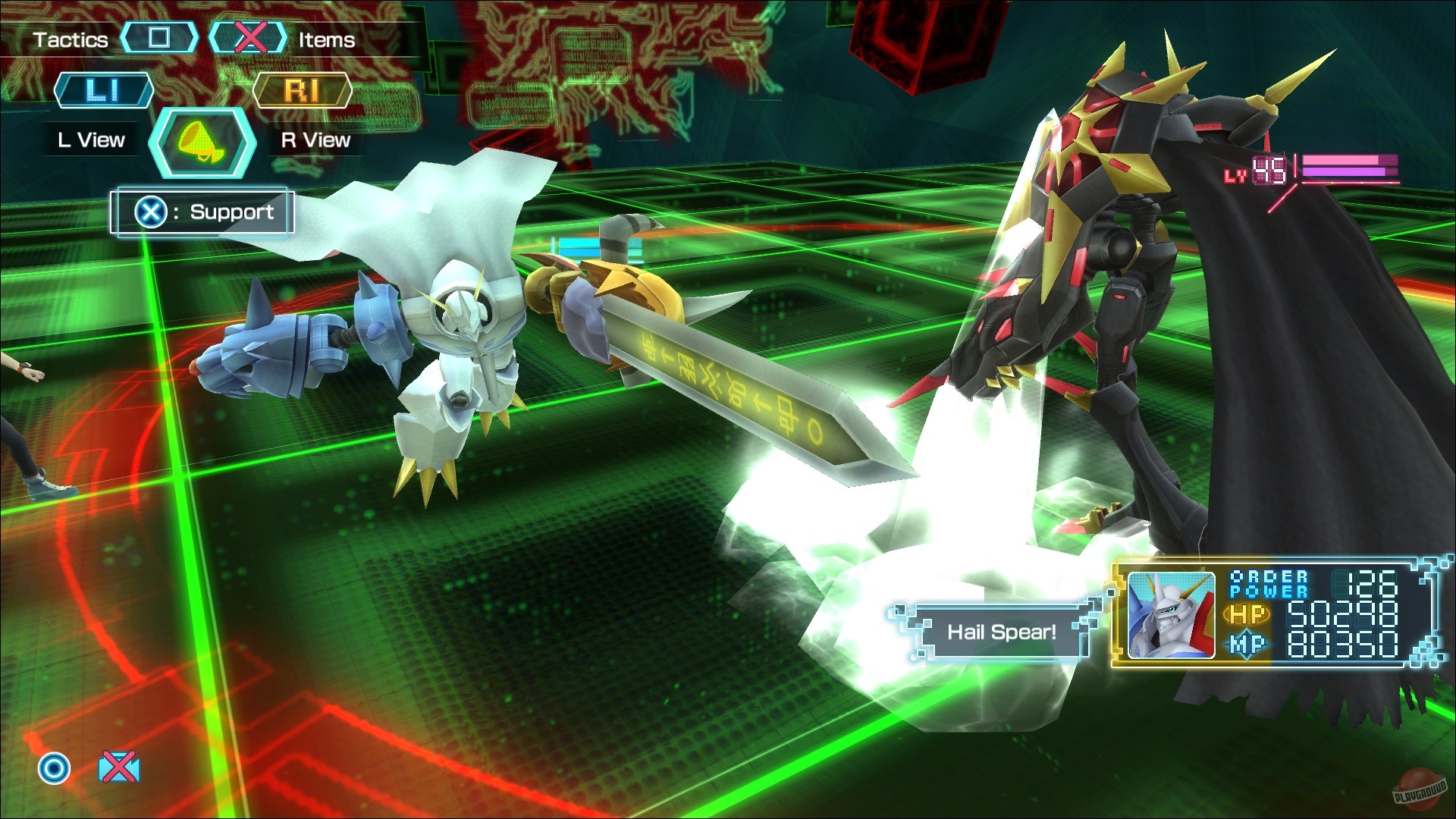
Task: Select the L1 shoulder button icon
Action: [104, 89]
